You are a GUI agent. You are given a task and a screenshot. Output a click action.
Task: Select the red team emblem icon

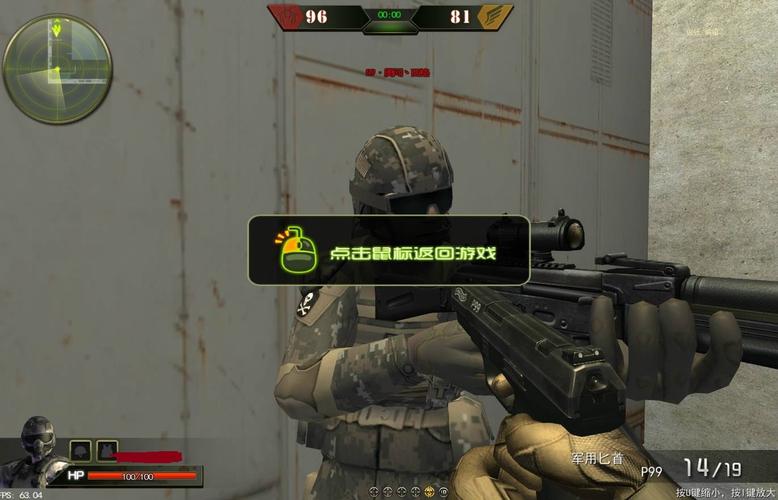pyautogui.click(x=285, y=16)
